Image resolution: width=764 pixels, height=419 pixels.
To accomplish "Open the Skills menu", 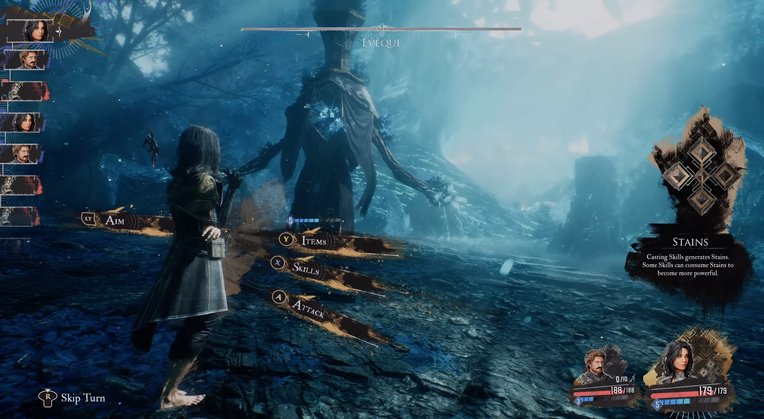I will click(305, 265).
